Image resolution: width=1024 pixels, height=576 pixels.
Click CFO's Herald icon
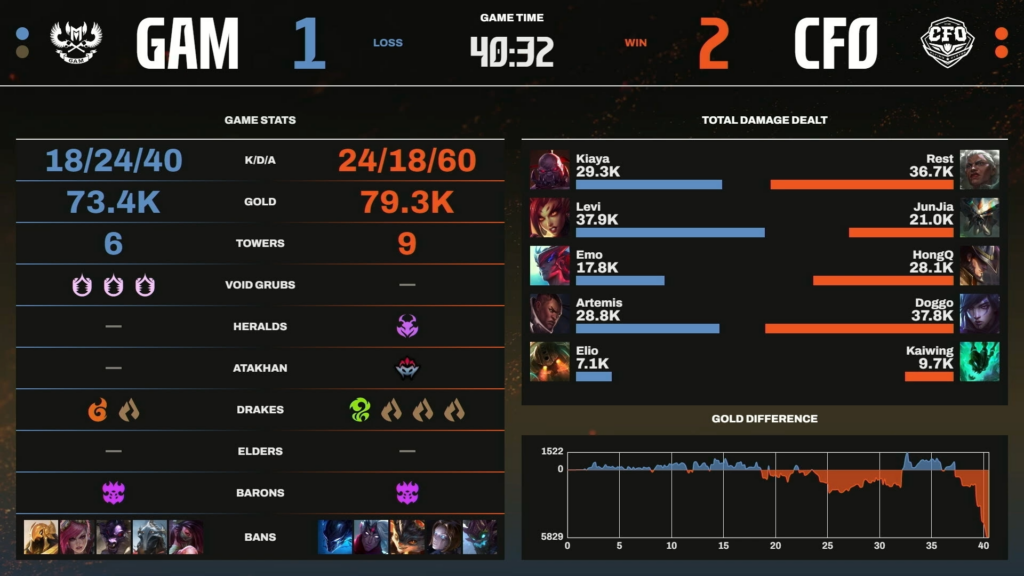[x=407, y=326]
